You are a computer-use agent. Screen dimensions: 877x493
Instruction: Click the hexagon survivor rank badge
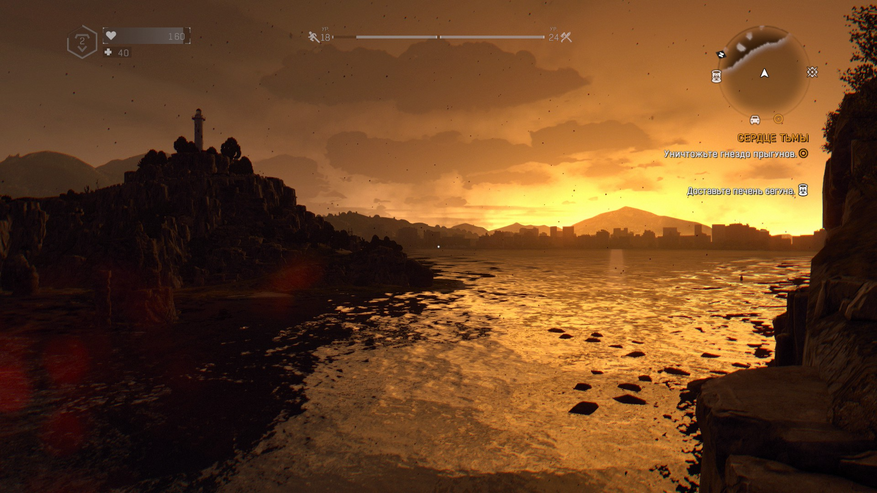coord(81,42)
